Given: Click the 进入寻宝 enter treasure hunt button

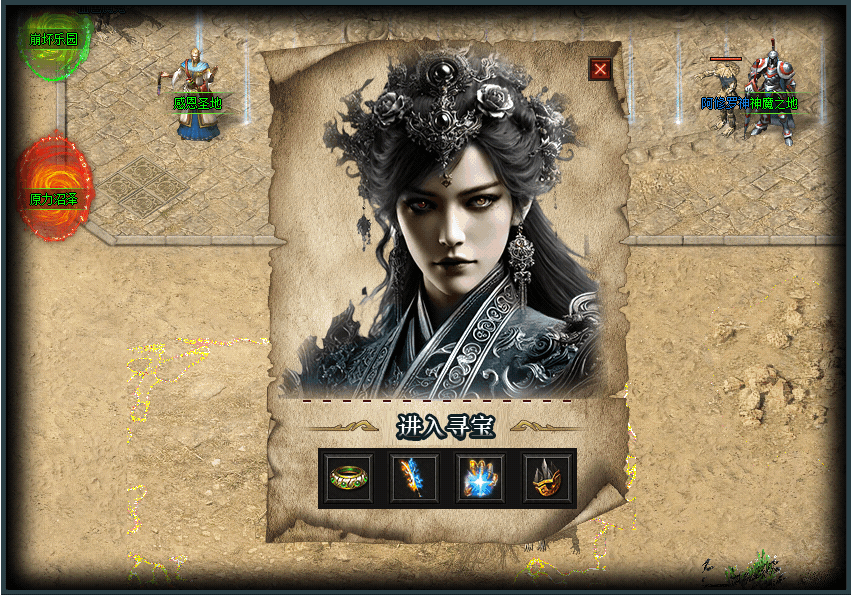Looking at the screenshot, I should [x=446, y=427].
